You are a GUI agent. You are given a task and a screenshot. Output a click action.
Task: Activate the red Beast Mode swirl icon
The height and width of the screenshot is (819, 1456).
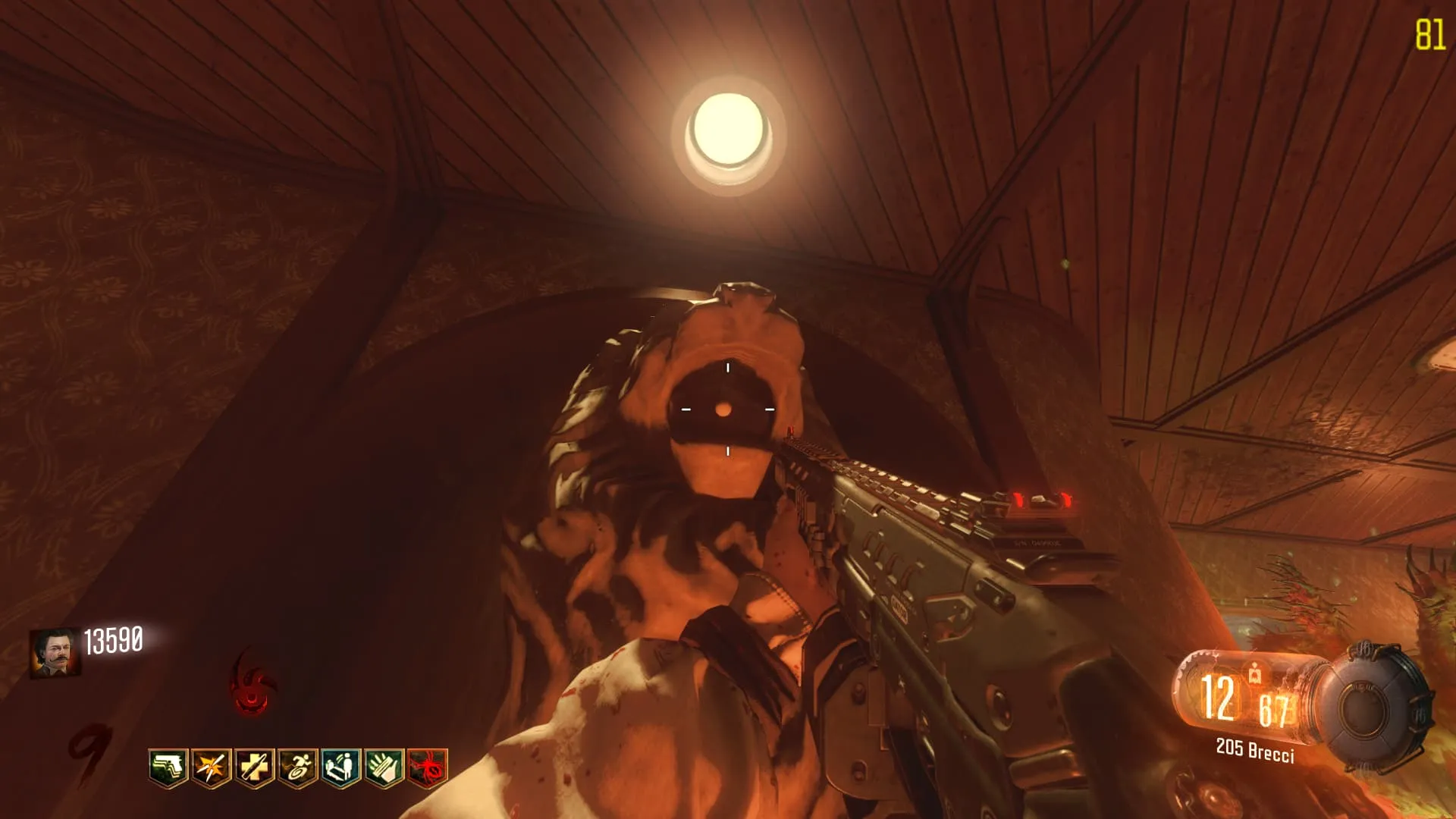tap(251, 682)
